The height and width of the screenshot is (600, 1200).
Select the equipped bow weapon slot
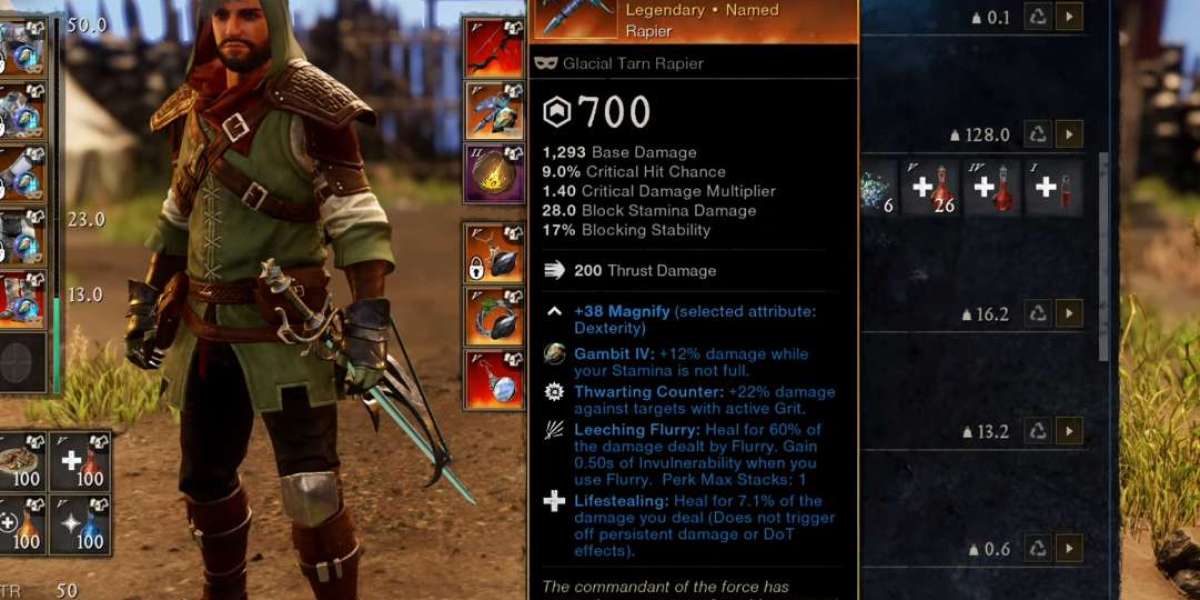click(x=493, y=46)
